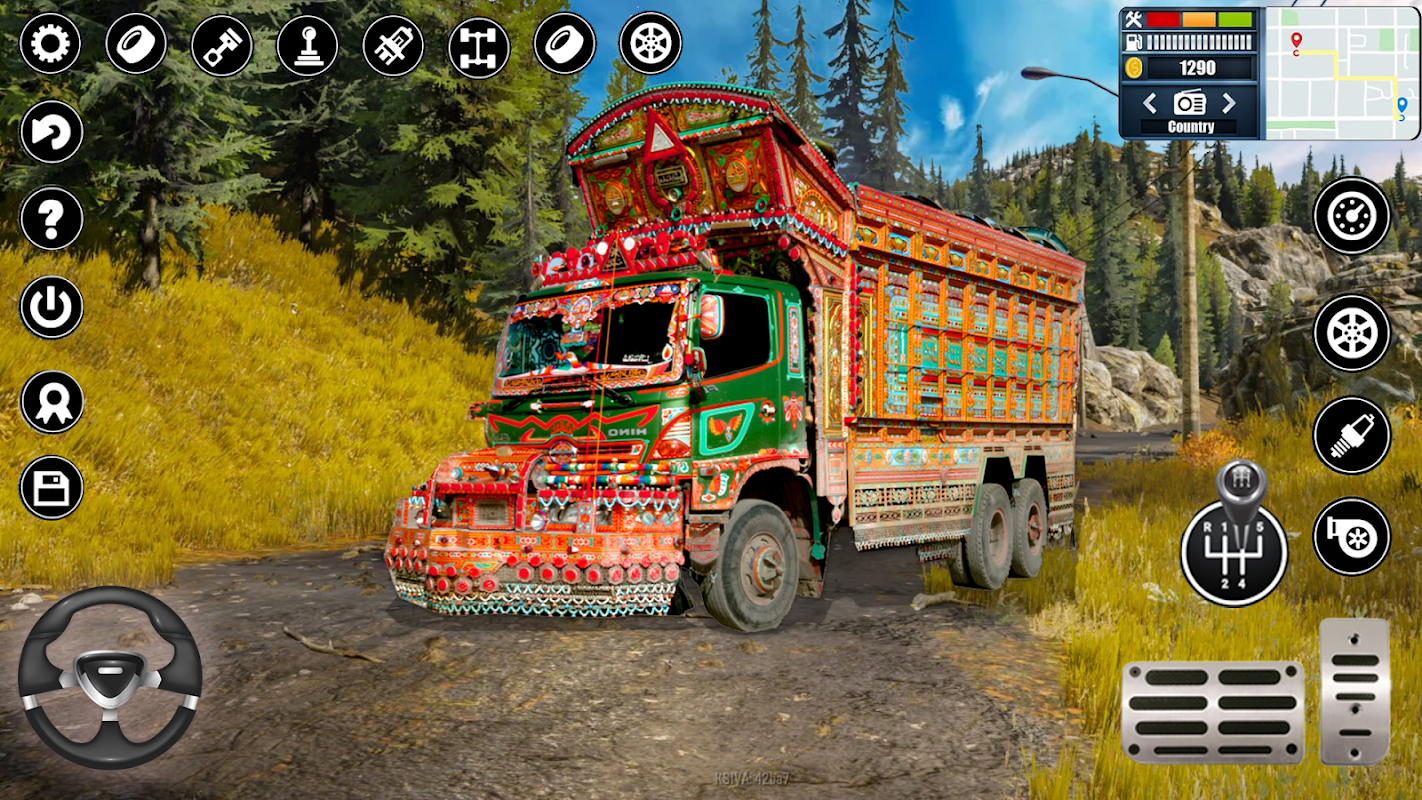Toggle the engine power button
The width and height of the screenshot is (1422, 800).
tap(51, 308)
